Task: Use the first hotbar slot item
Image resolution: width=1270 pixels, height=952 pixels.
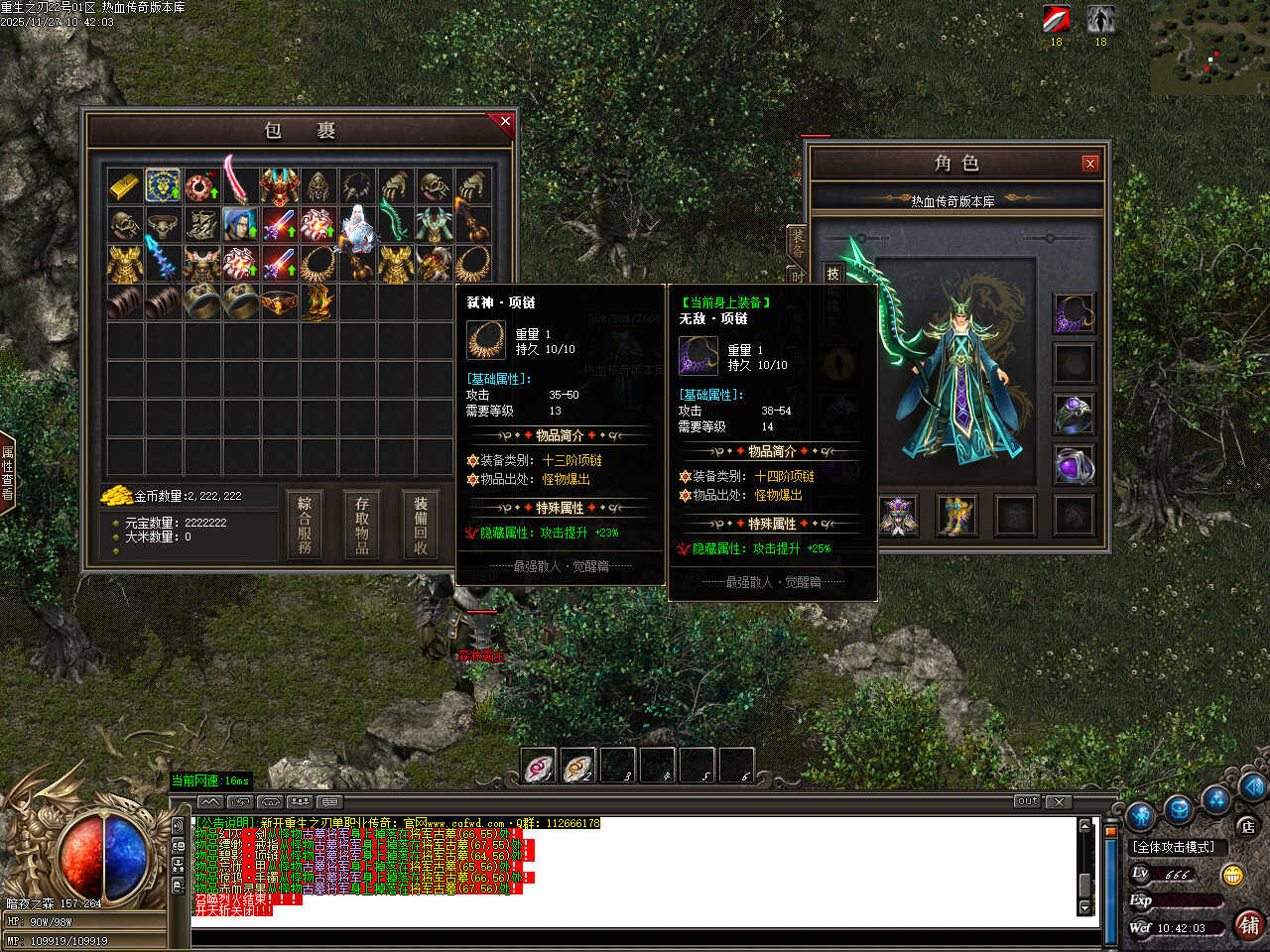Action: pos(539,766)
